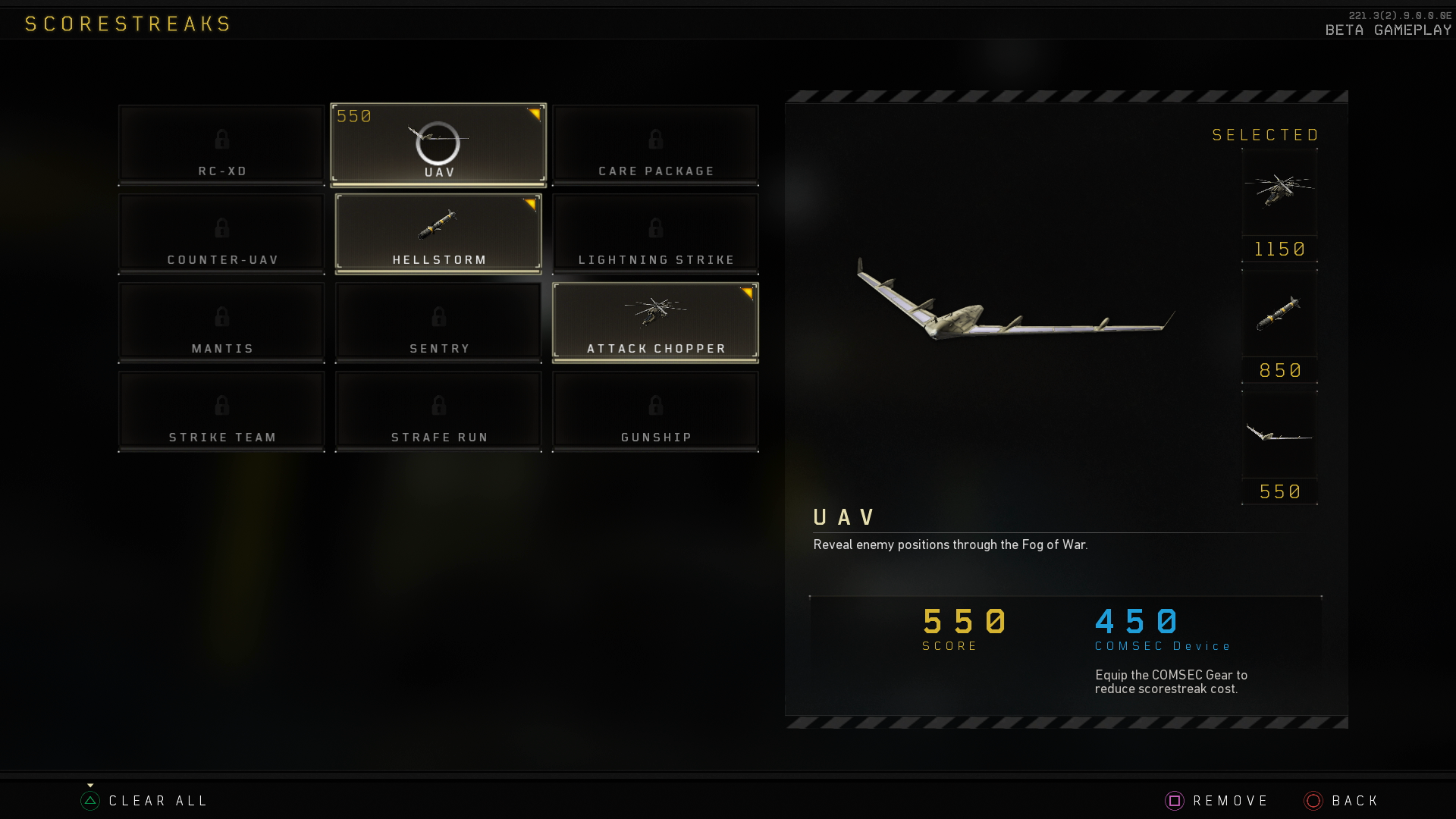Viewport: 1456px width, 819px height.
Task: Click the lock icon on RC-XD
Action: tap(221, 140)
